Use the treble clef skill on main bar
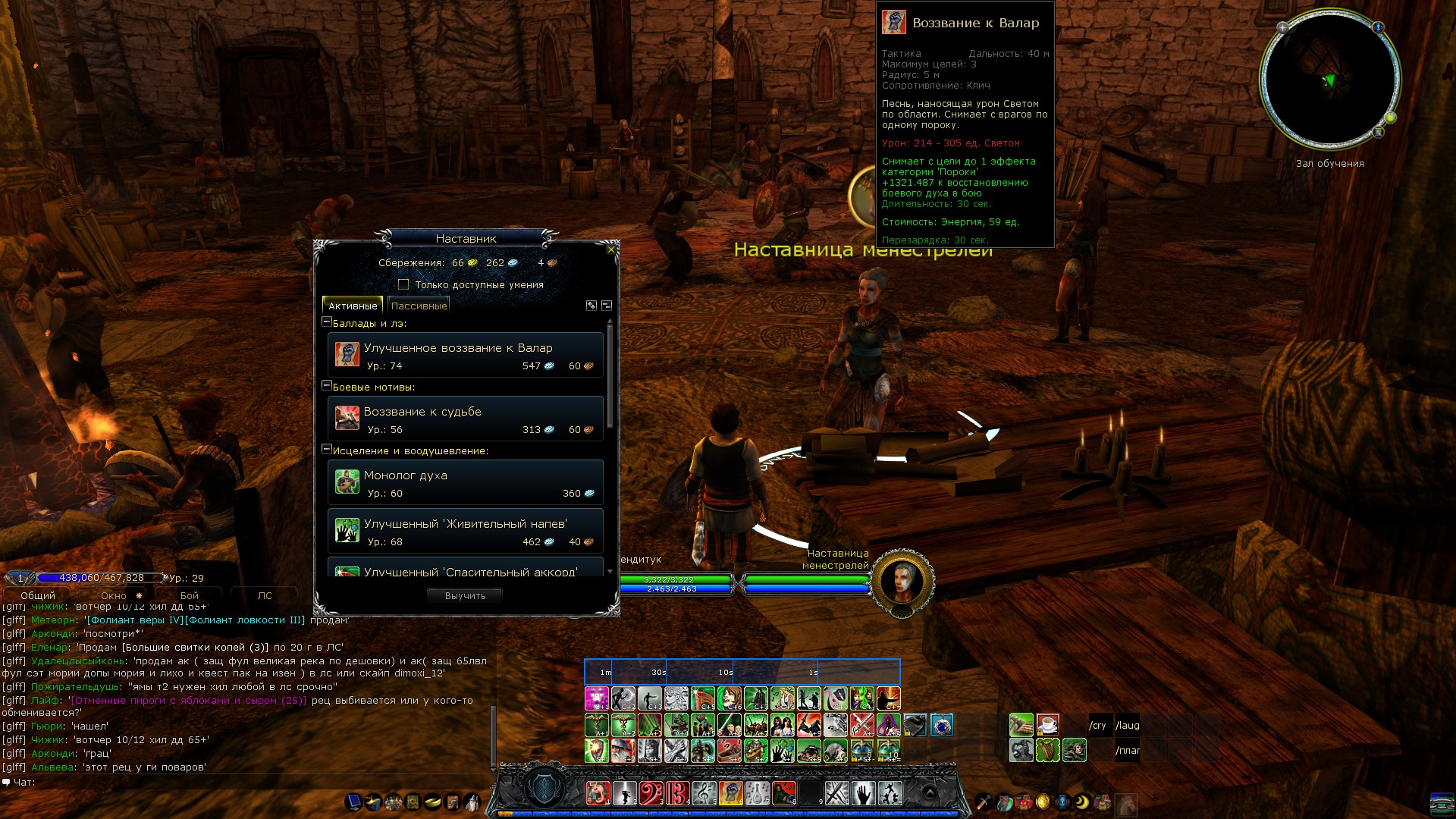 click(x=704, y=793)
